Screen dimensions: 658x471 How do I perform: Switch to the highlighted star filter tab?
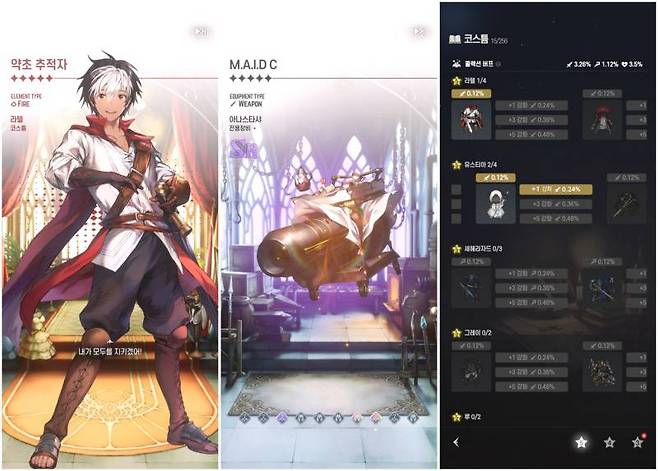[581, 441]
